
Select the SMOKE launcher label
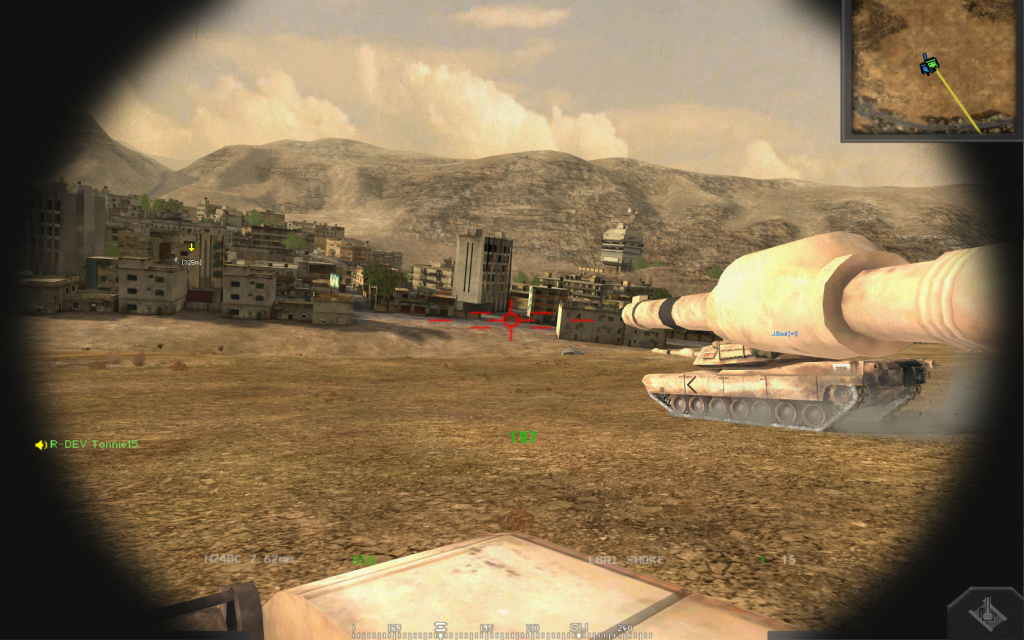point(639,560)
